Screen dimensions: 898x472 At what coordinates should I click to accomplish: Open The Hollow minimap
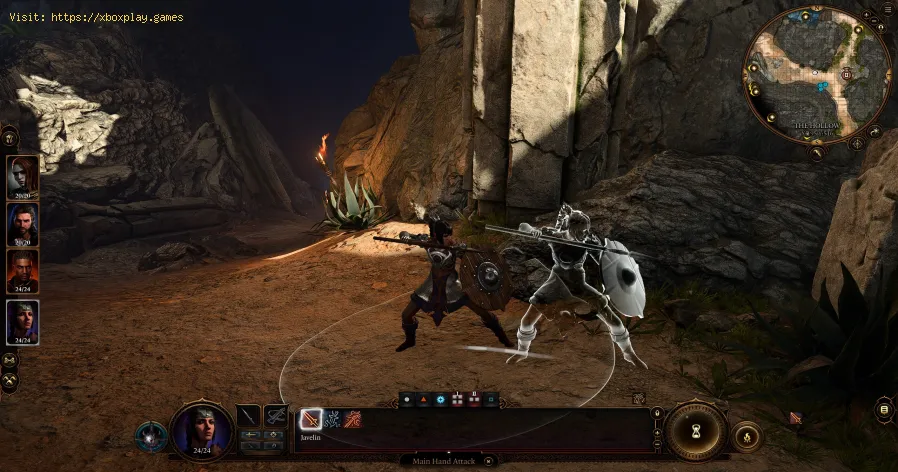(x=817, y=77)
